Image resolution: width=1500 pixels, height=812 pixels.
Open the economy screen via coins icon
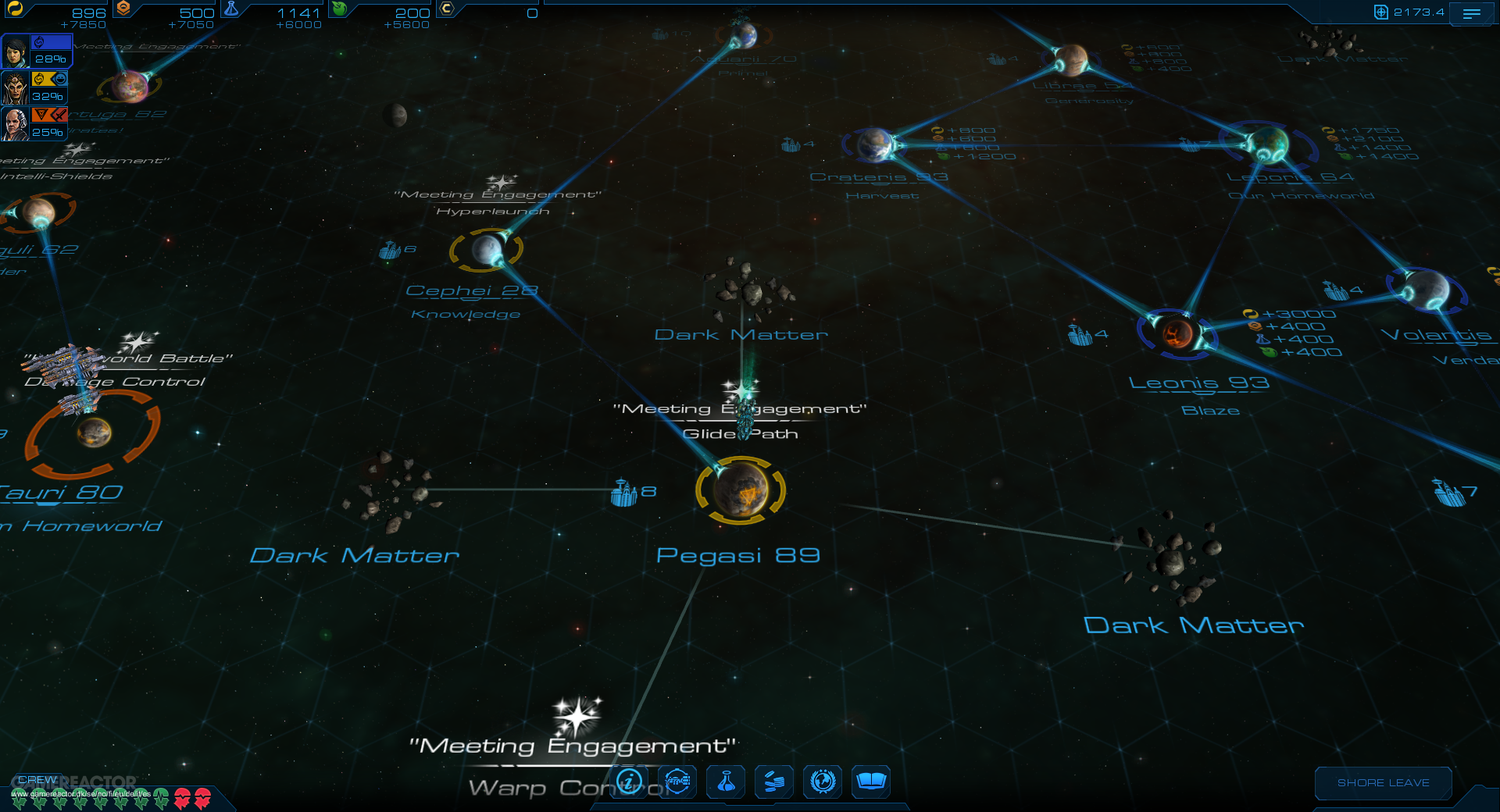773,782
